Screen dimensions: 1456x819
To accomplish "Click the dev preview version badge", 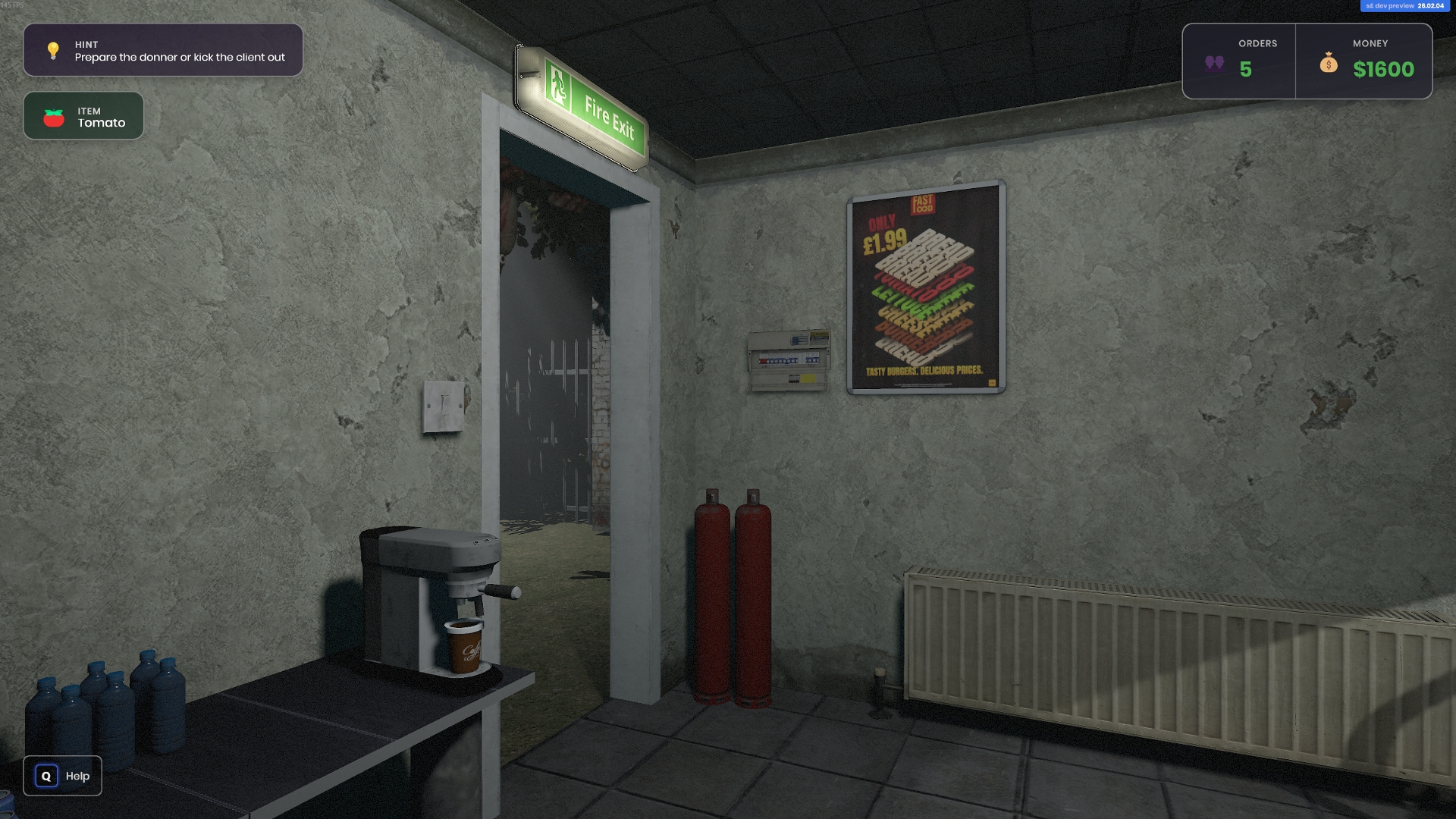I will (x=1404, y=6).
